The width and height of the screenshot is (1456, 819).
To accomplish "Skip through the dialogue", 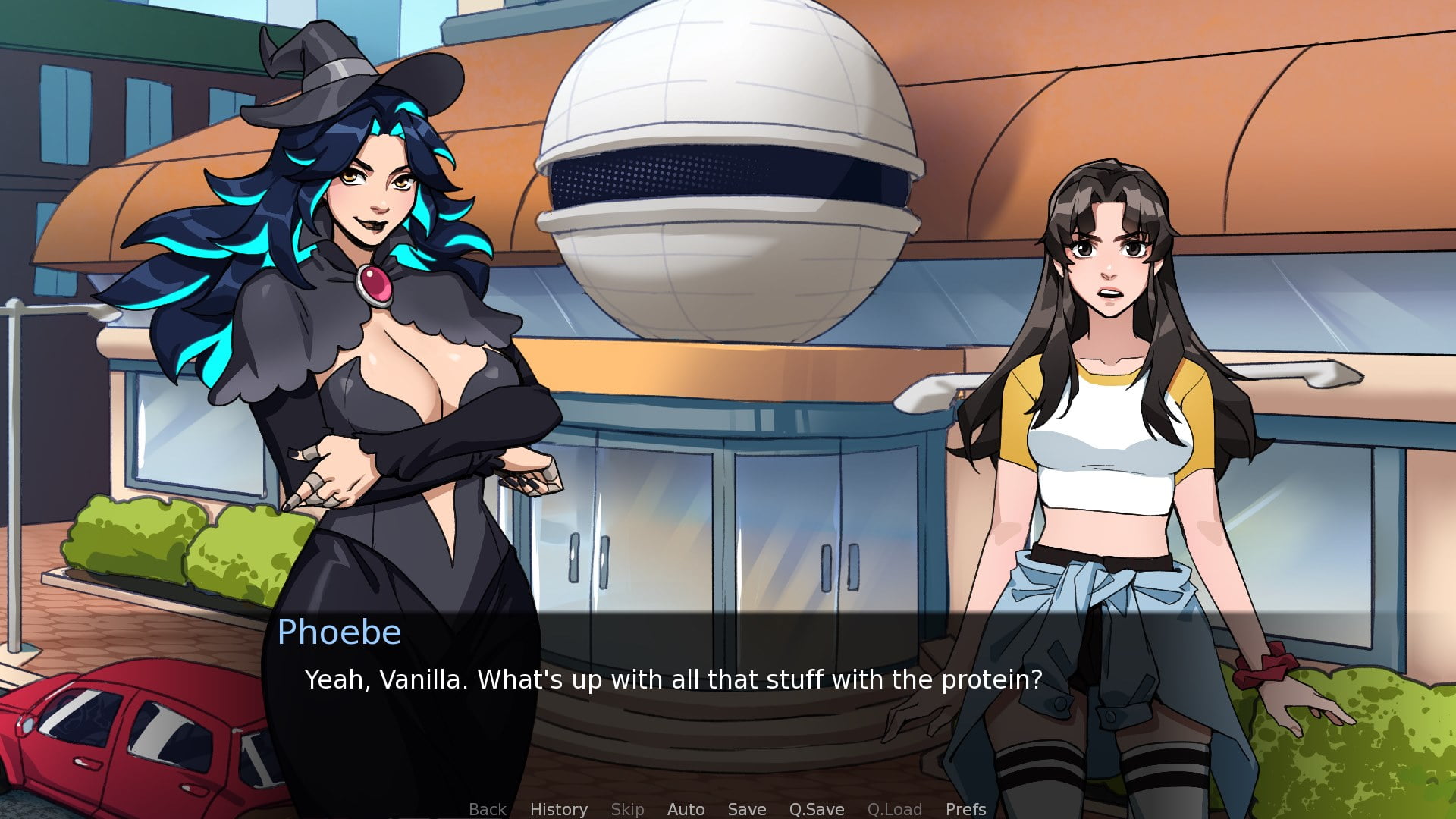I will tap(627, 809).
